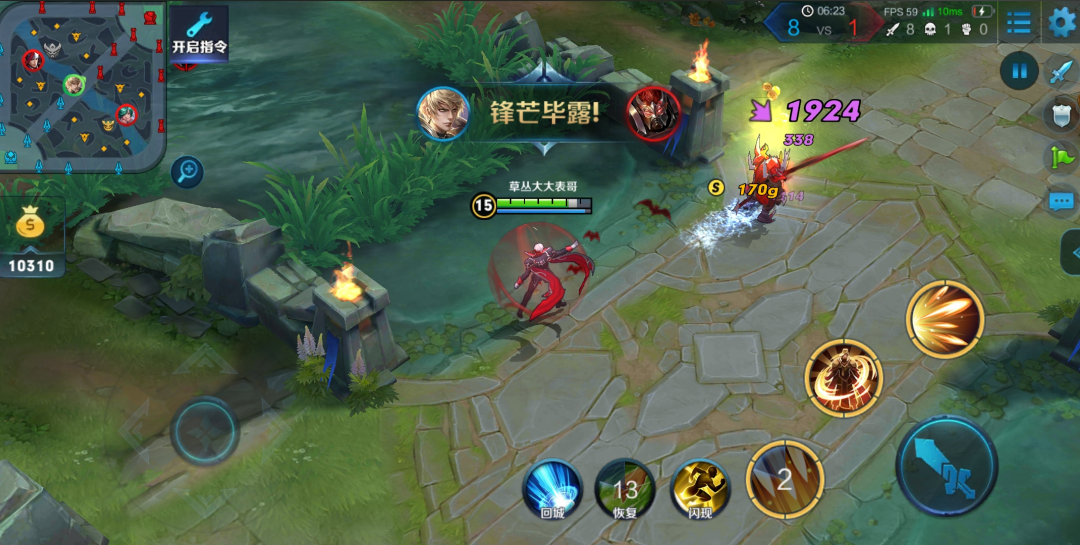
Task: Open the gear settings menu
Action: pos(1061,22)
